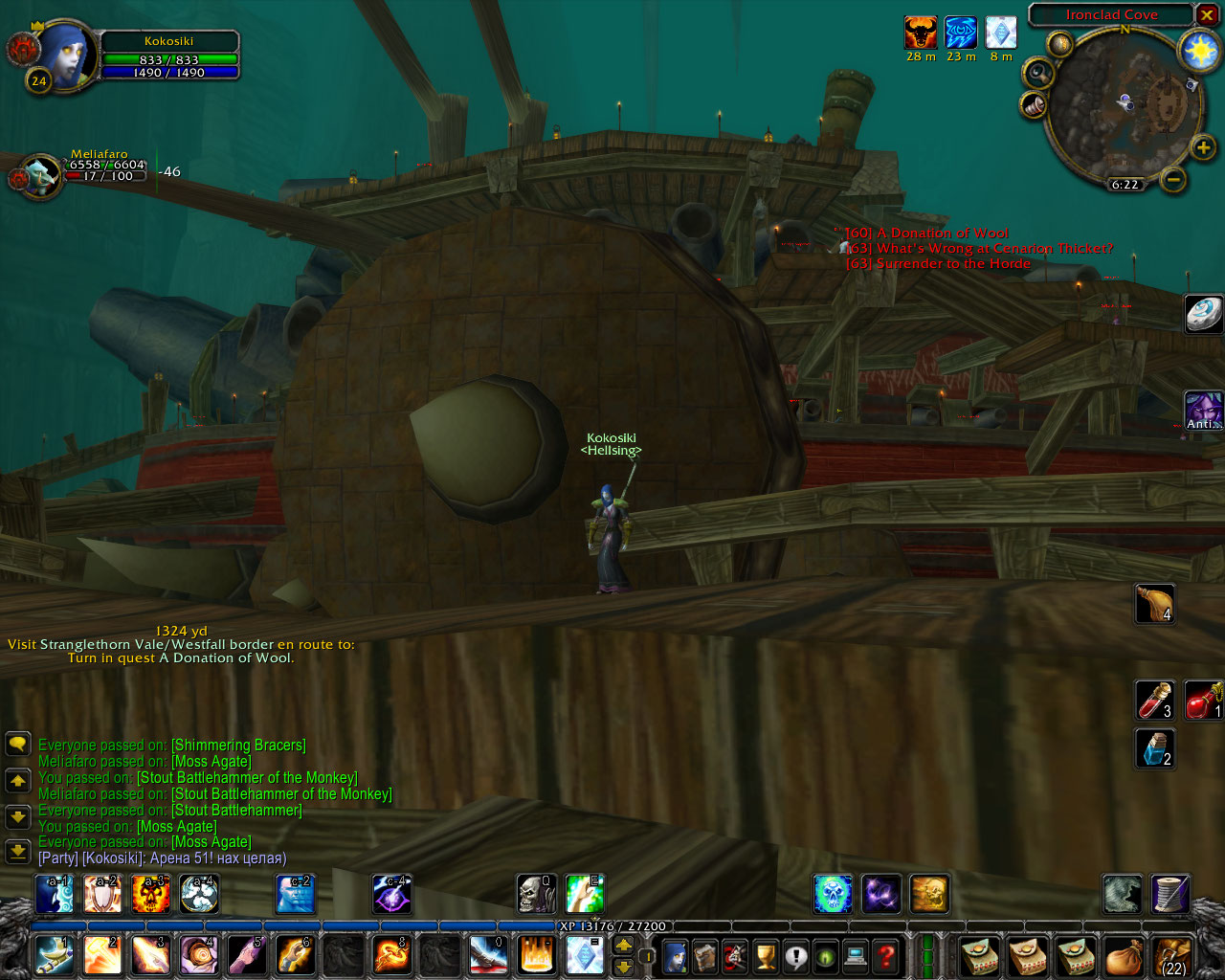The width and height of the screenshot is (1225, 980).
Task: Click the sun day/night indicator on the minimap
Action: coord(1198,51)
